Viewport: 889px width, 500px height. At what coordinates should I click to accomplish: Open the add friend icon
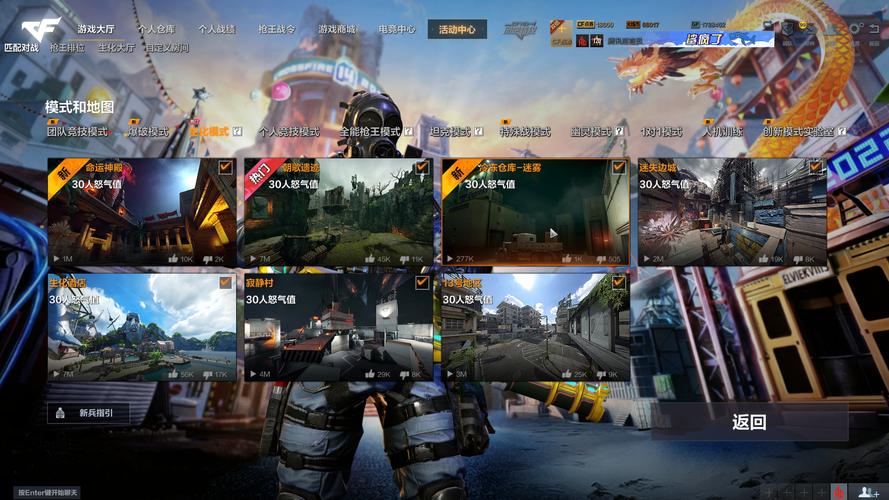pyautogui.click(x=866, y=491)
